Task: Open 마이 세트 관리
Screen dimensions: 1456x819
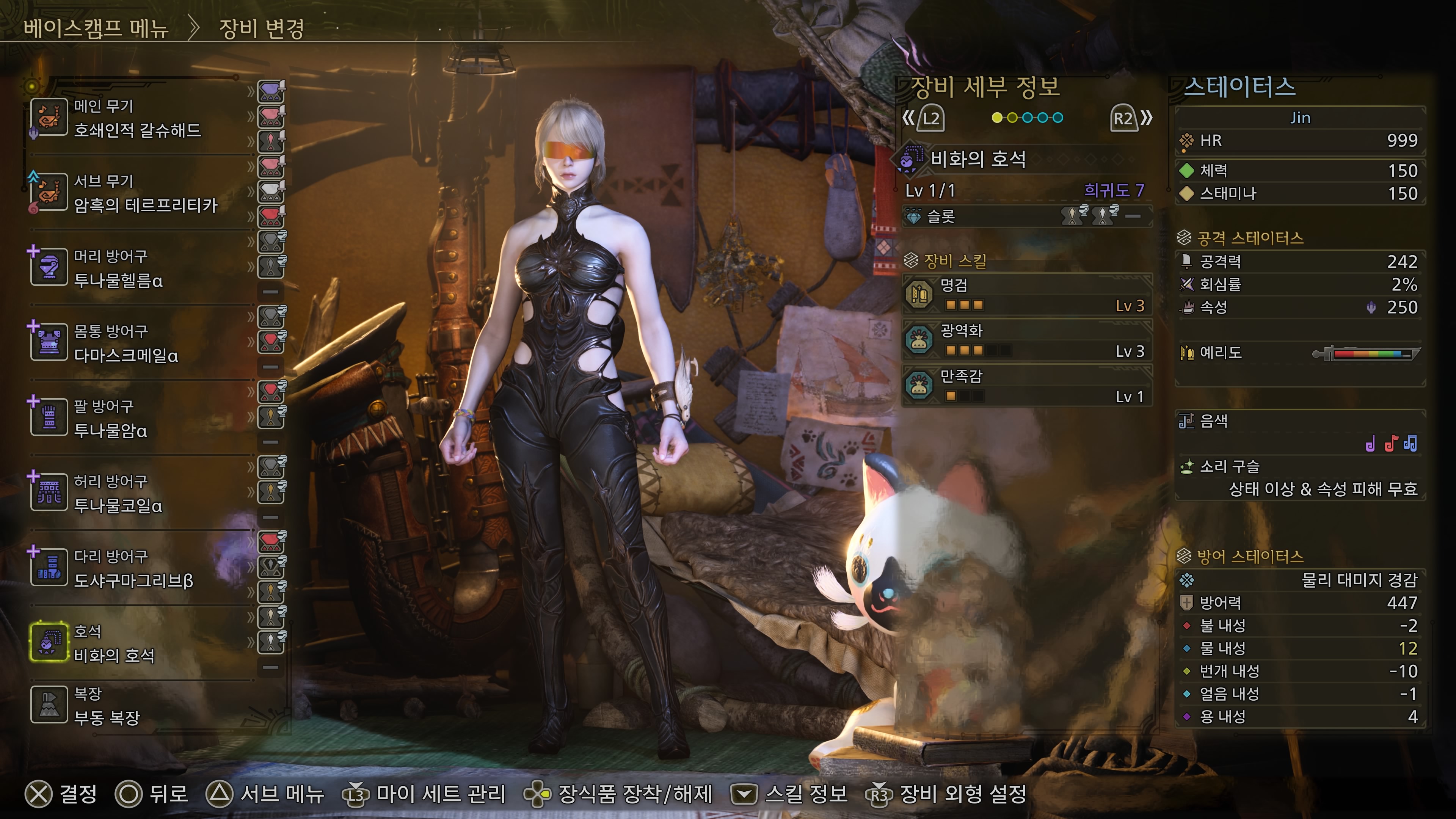Action: 424,794
